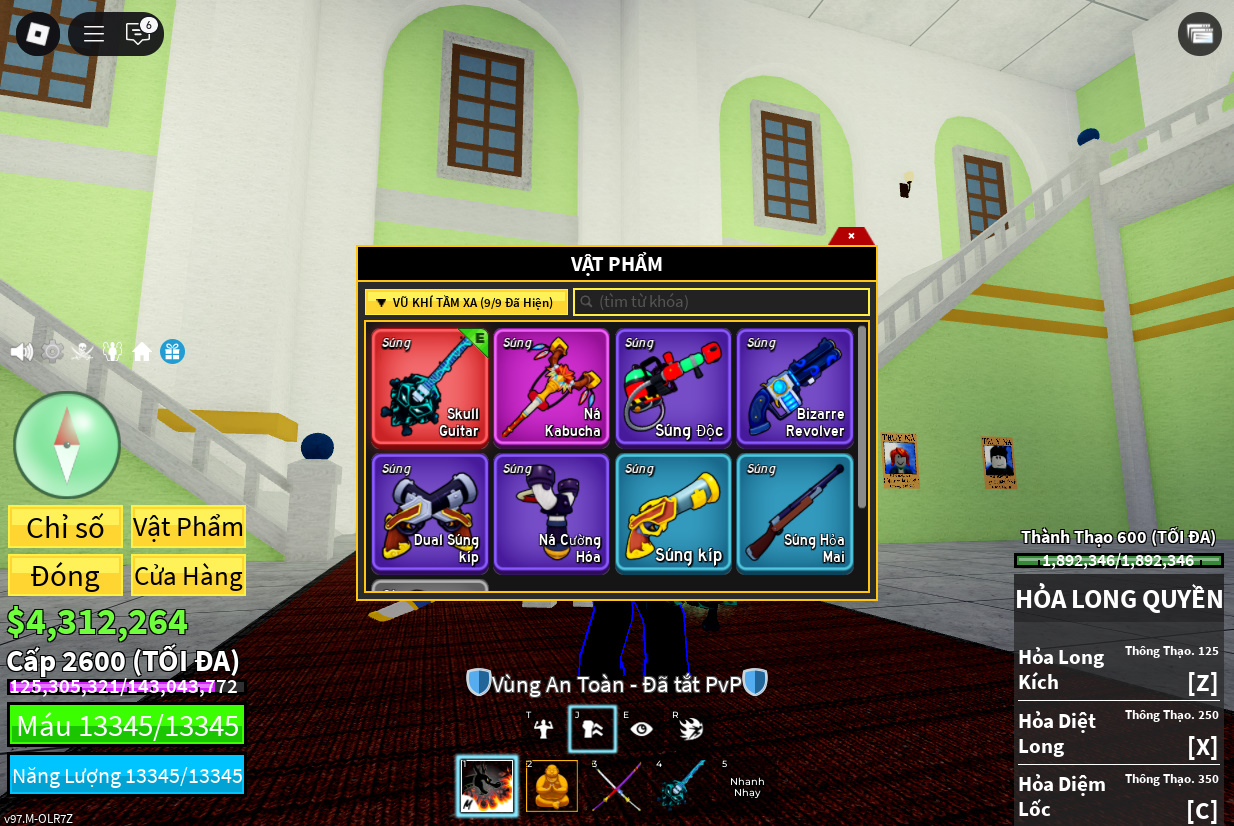Close the Vật Phẩm inventory window
The image size is (1234, 826).
(x=851, y=236)
